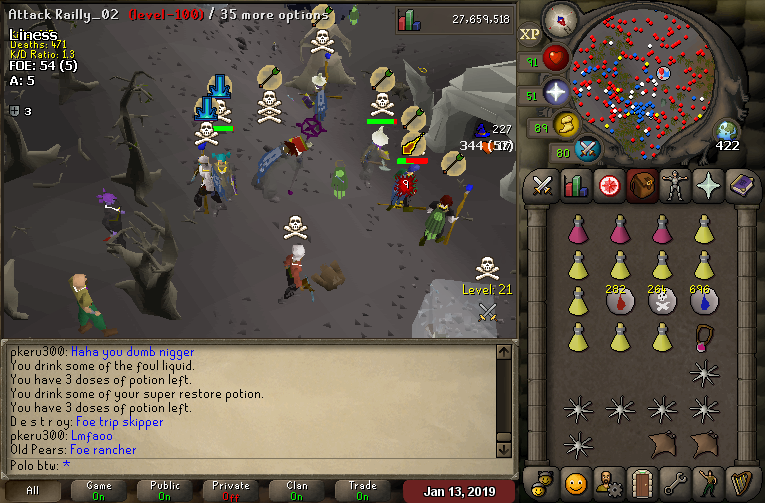
Task: Select the blood rune stack
Action: tap(620, 300)
